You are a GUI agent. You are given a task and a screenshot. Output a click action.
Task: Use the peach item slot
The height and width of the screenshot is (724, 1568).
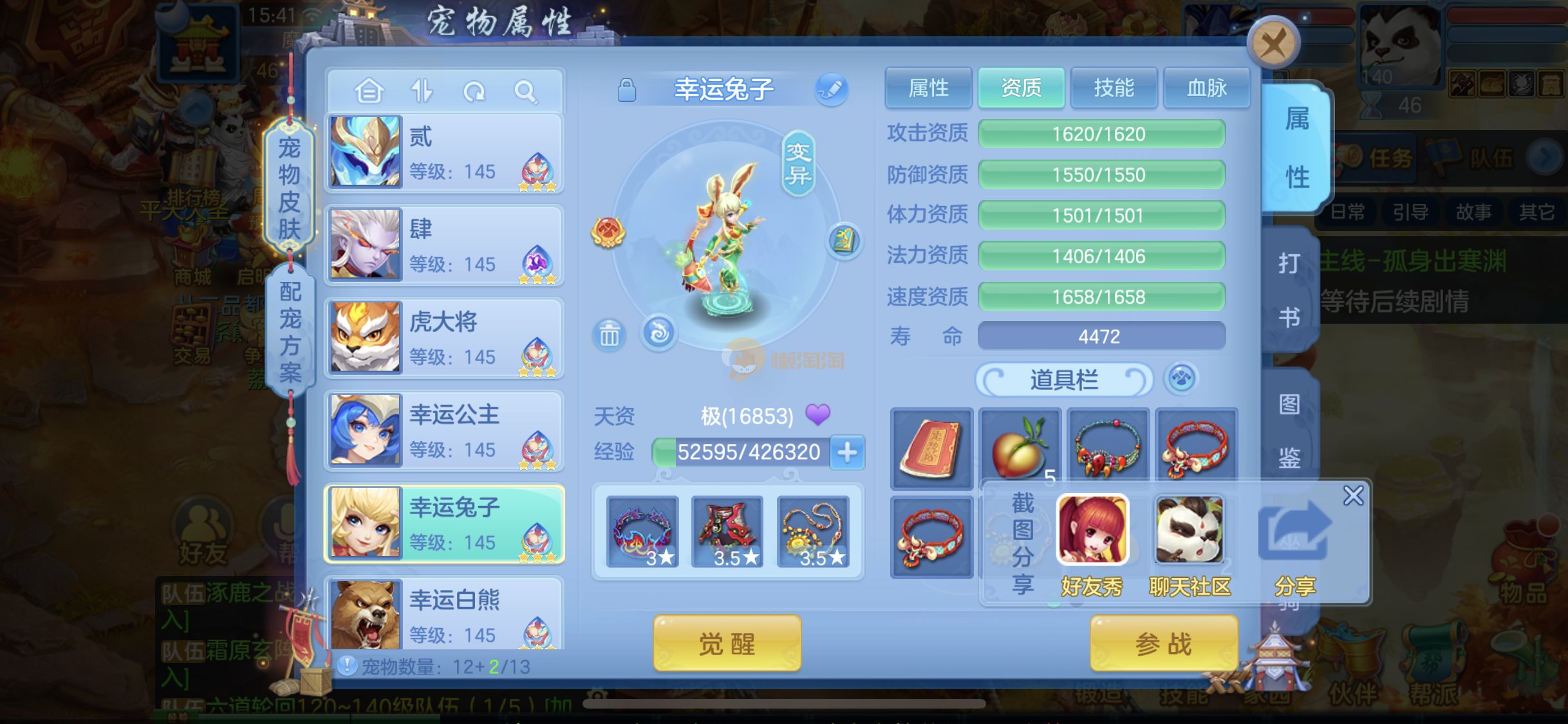point(1020,447)
